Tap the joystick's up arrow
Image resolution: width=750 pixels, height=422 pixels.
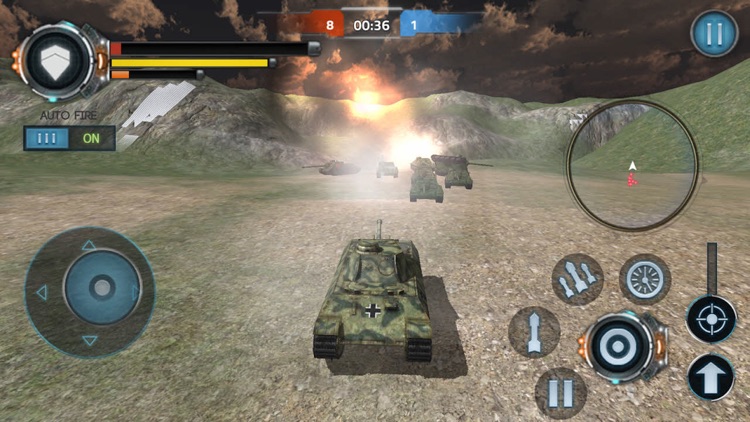point(89,245)
